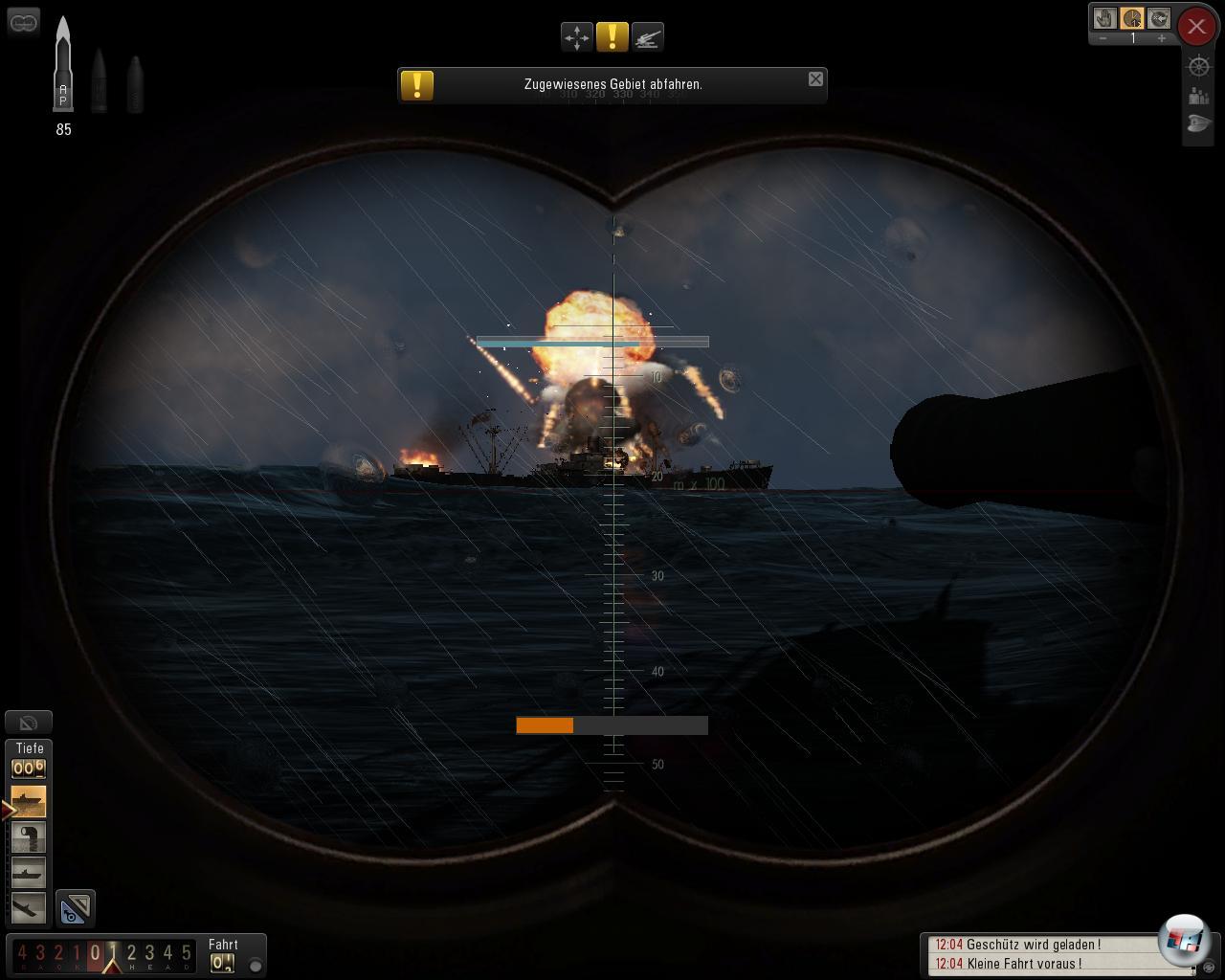The image size is (1225, 980).
Task: Increase time compression with plus
Action: [1162, 38]
